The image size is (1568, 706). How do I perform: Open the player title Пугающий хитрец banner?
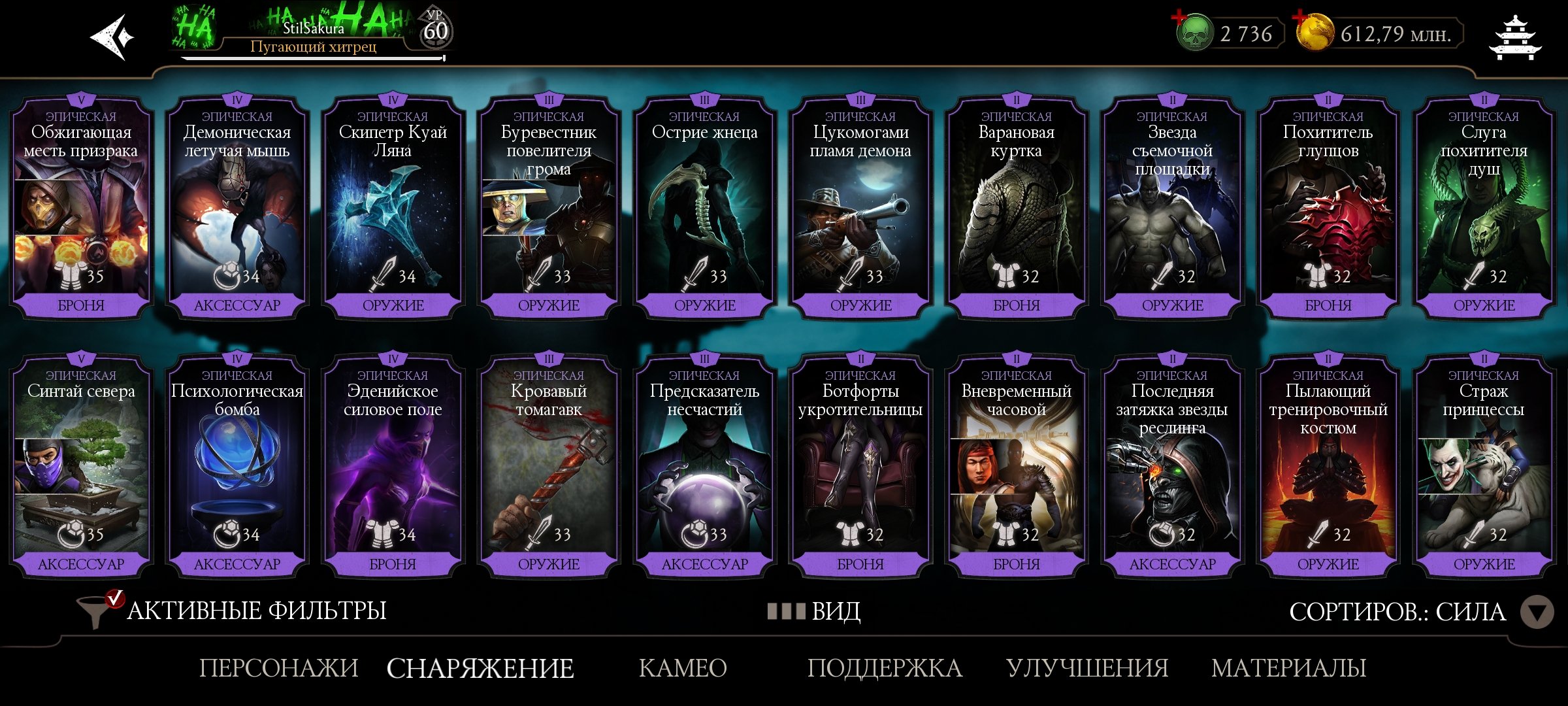click(x=314, y=48)
